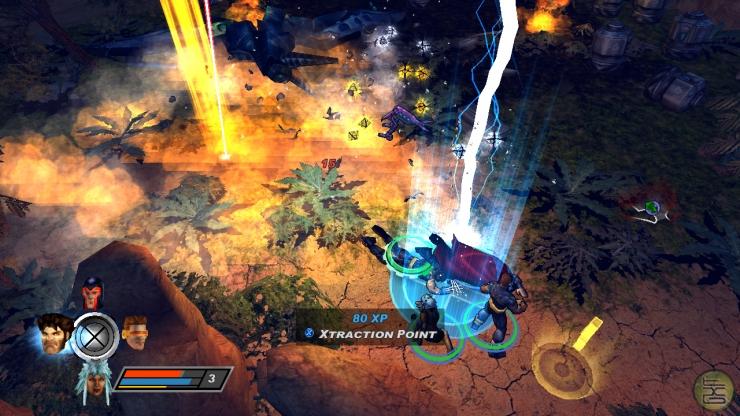Pick the Storm character portrait
This screenshot has height=416, width=740.
91,378
